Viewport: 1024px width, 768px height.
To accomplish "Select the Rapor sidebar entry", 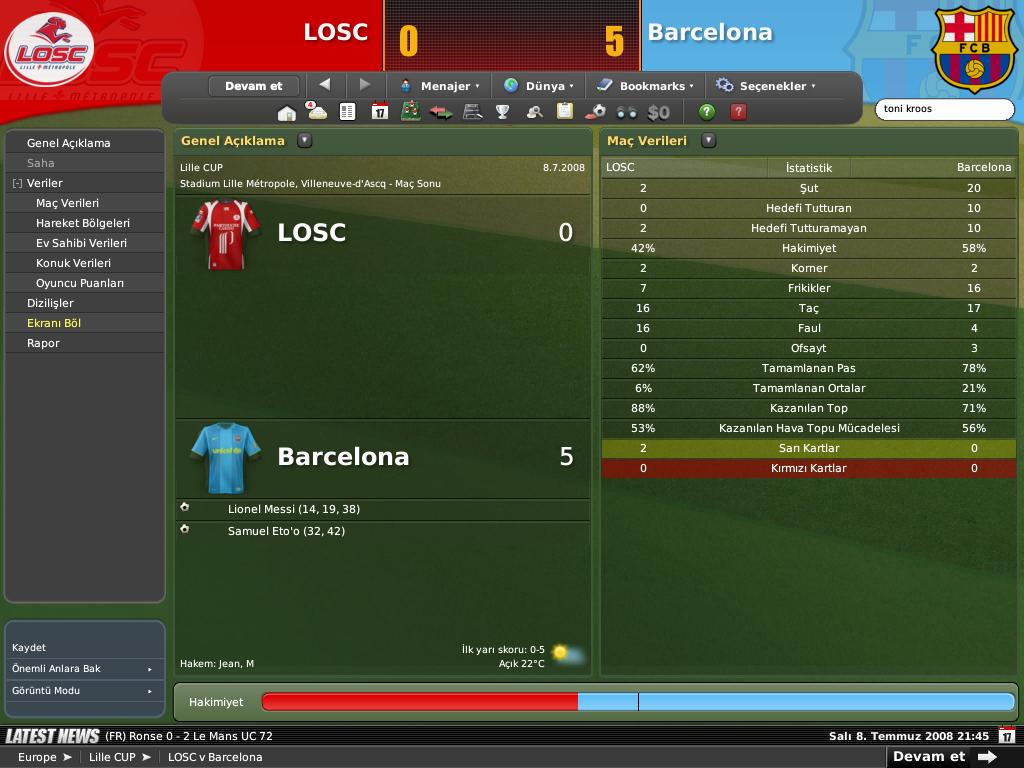I will tap(43, 343).
